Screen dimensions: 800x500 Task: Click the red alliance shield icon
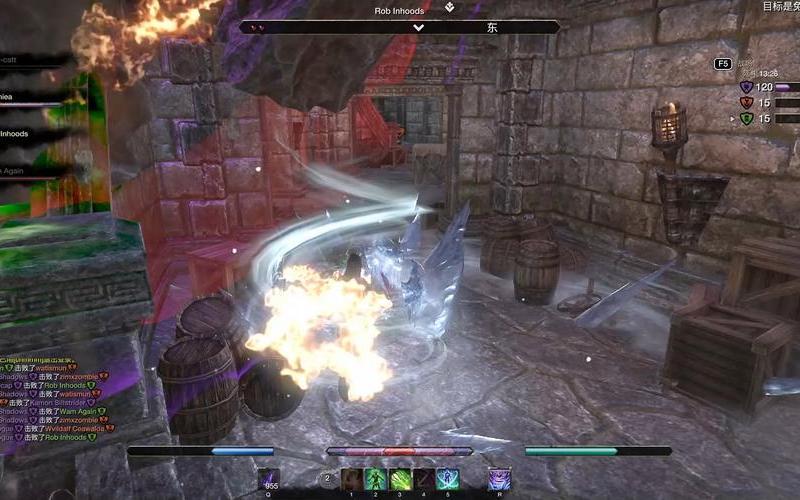tap(745, 102)
